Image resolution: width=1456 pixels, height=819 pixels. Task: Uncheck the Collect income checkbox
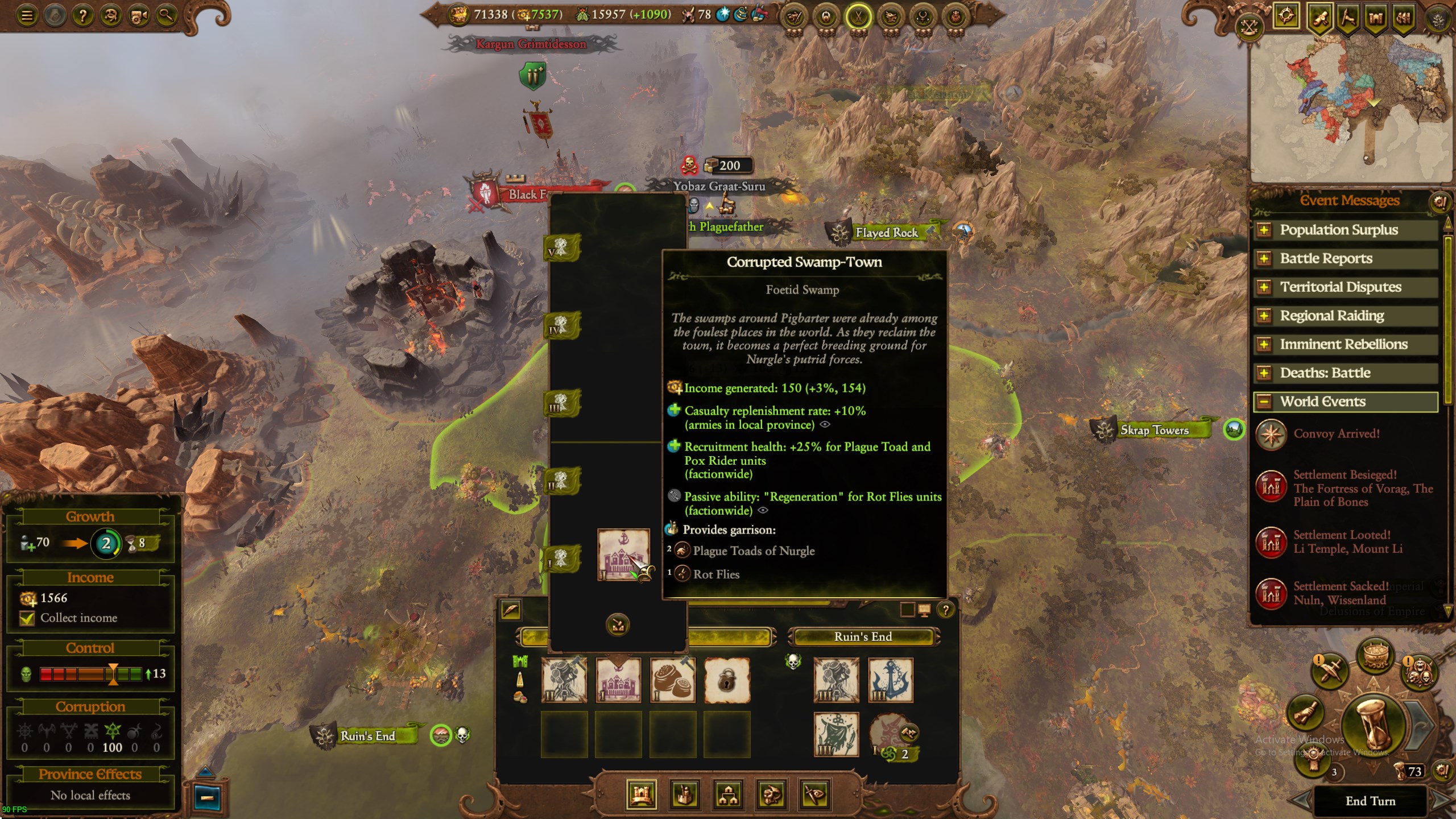28,618
